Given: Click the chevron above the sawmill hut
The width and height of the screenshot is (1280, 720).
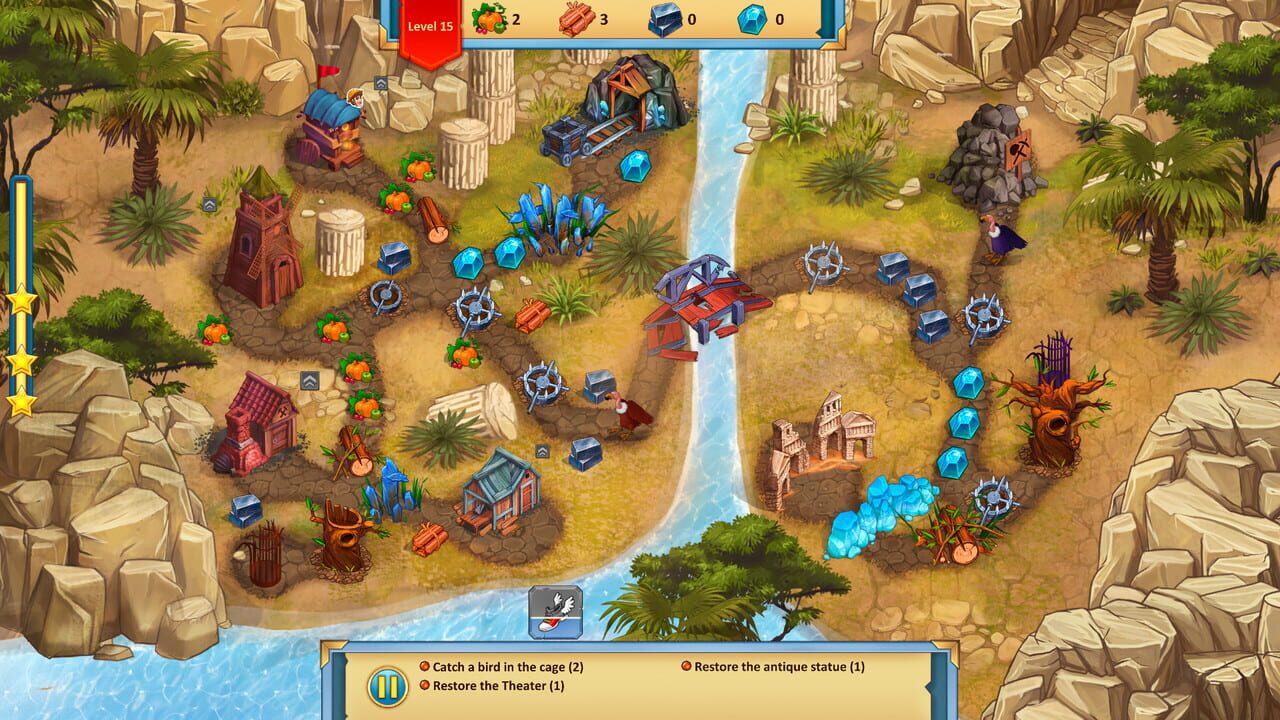Looking at the screenshot, I should [542, 450].
